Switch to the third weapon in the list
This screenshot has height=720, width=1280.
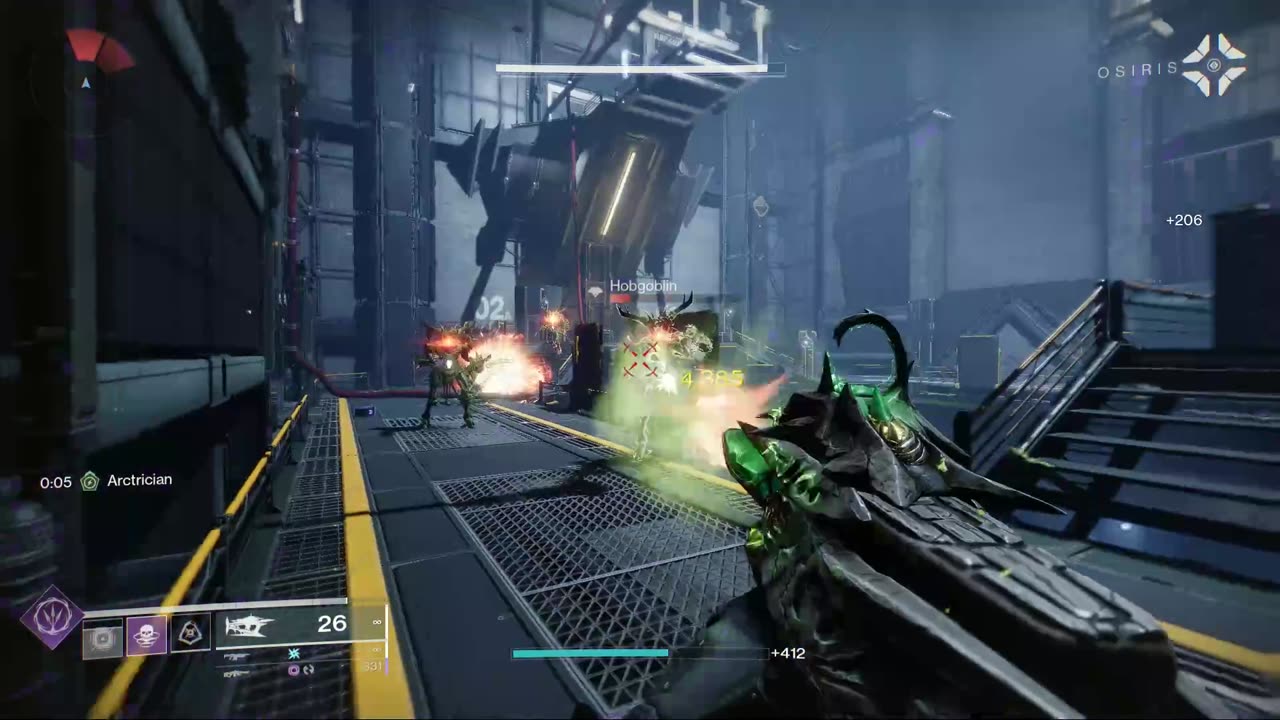pos(236,673)
